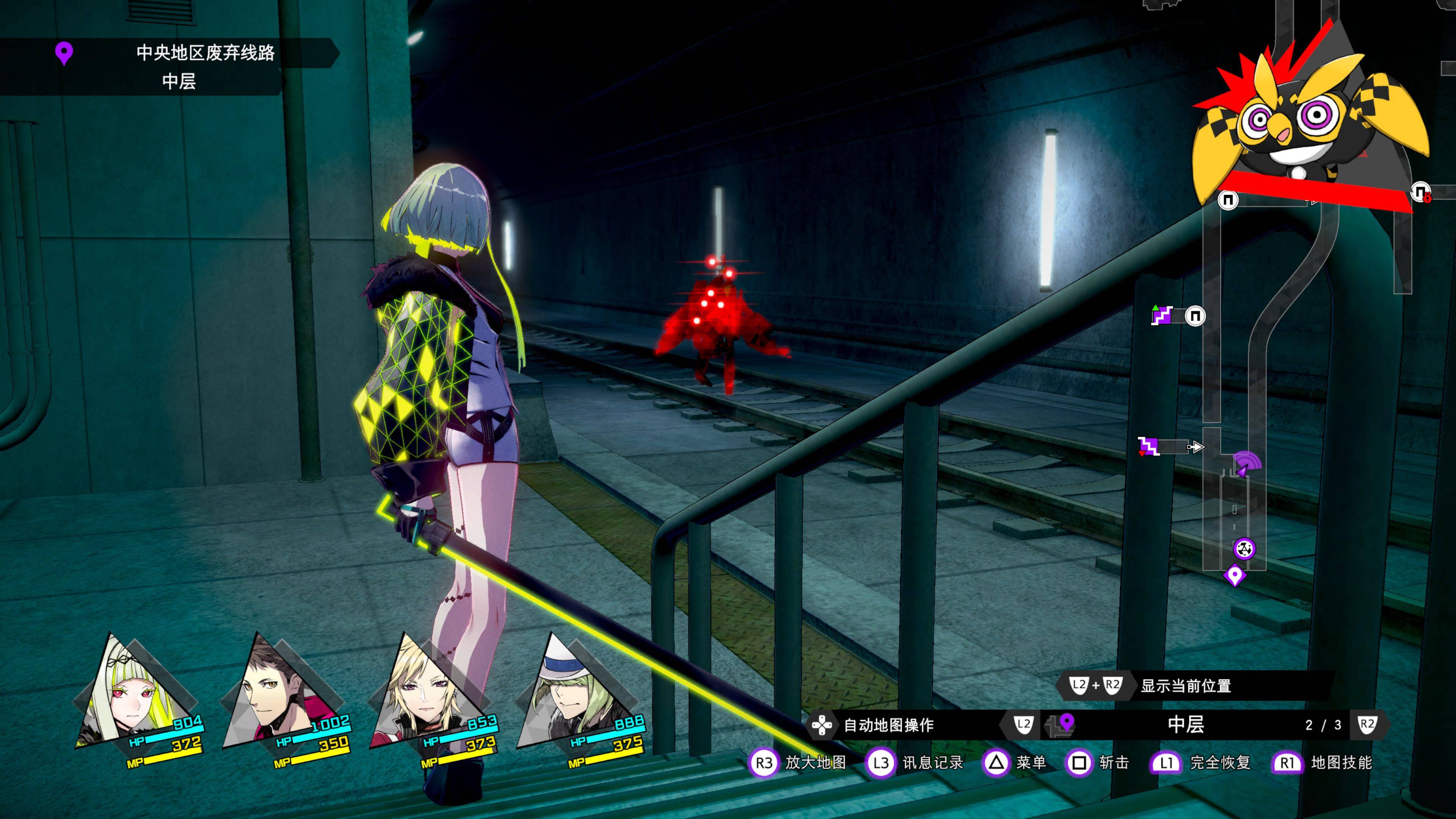Select the gate marker beside the up-stairs icon
Screen dimensions: 1456x819
(1195, 315)
